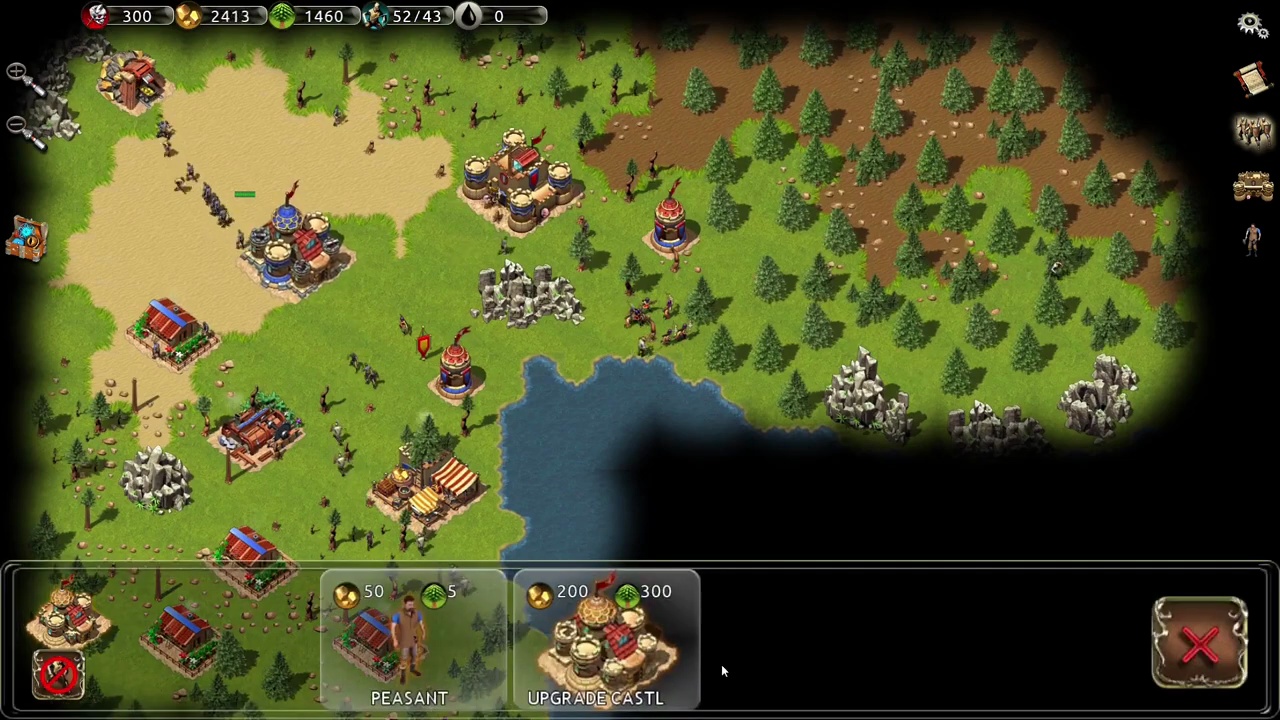Open the gear settings menu

1251,24
